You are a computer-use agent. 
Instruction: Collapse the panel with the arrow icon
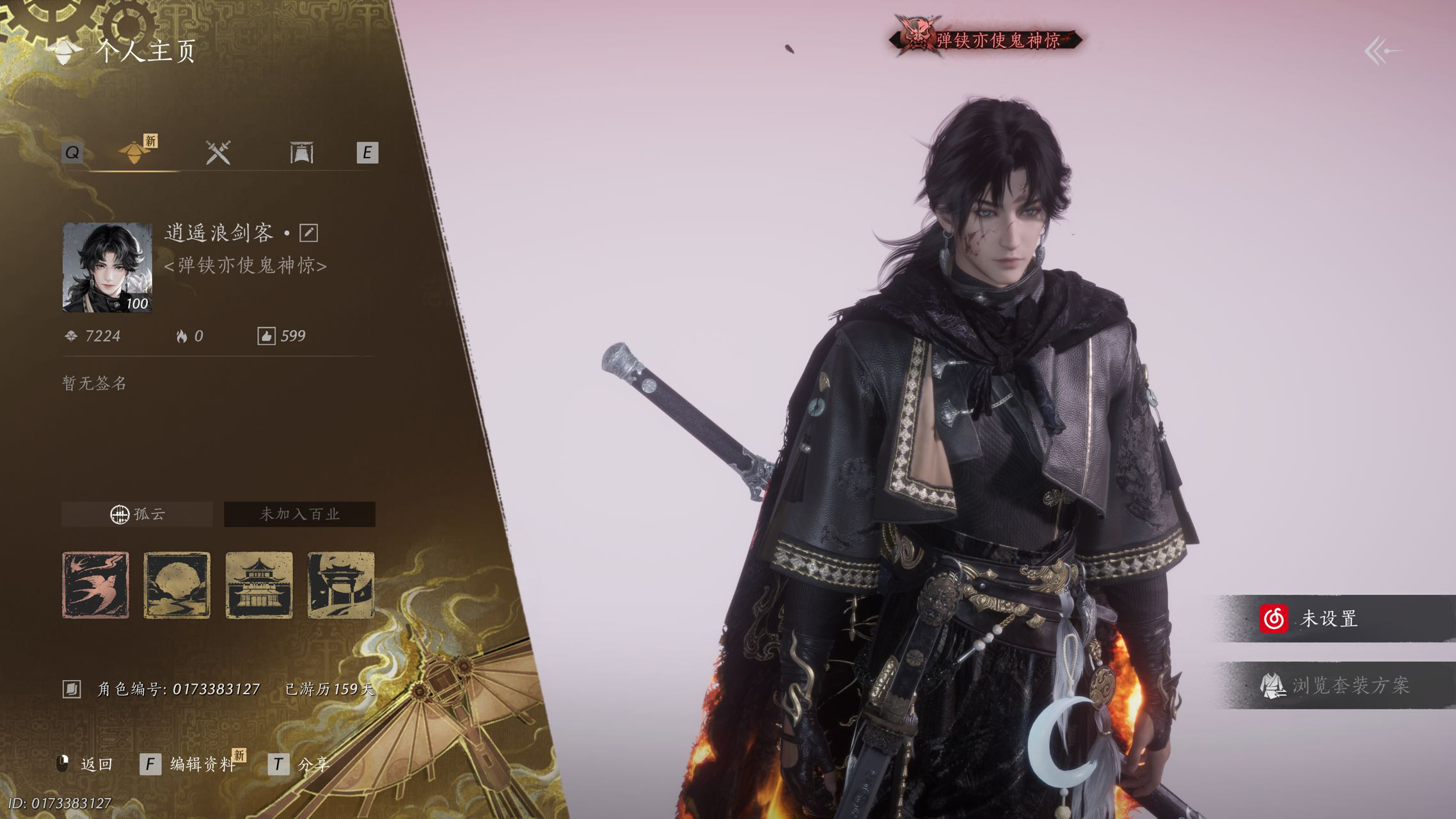(1382, 51)
